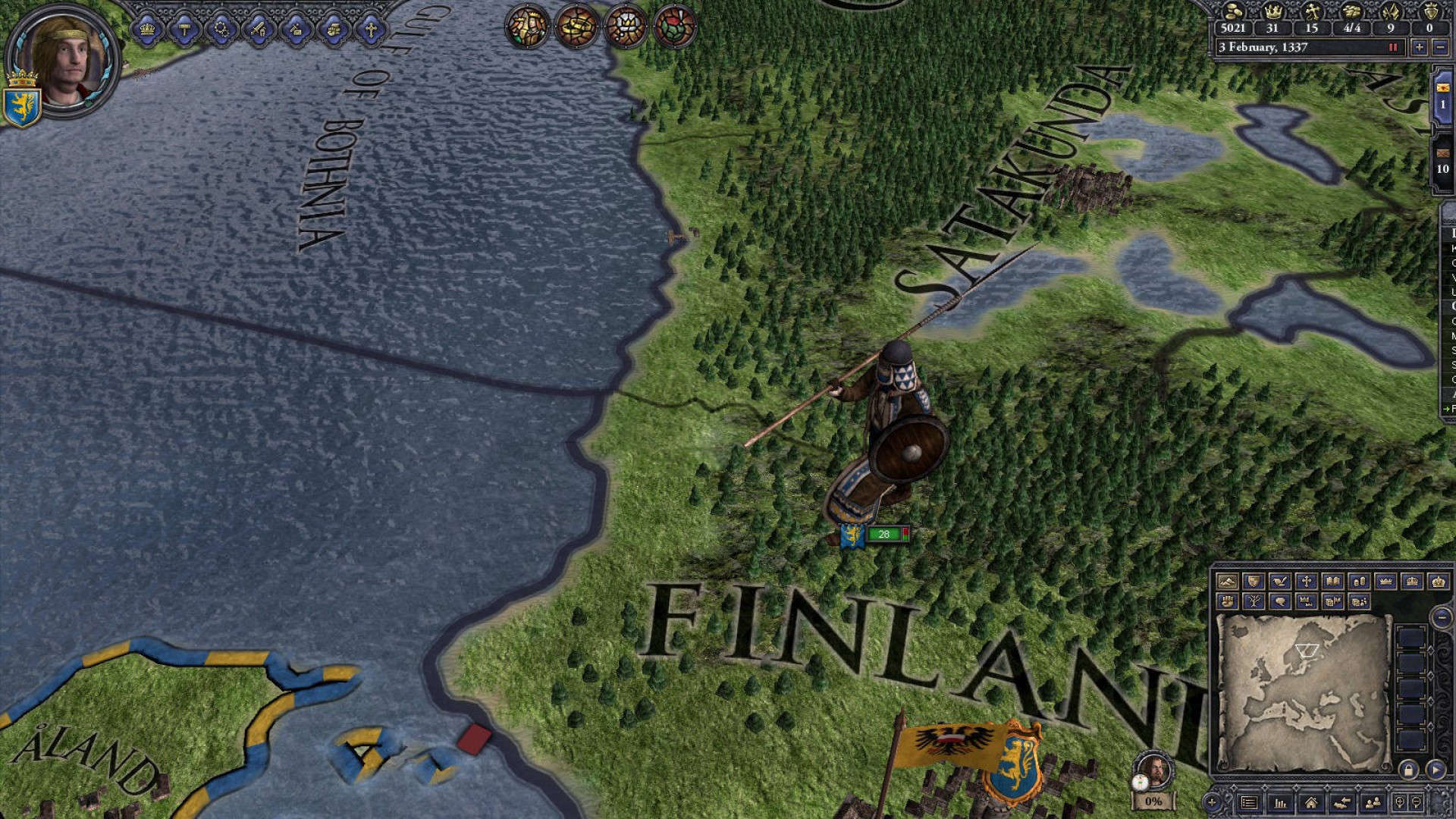Toggle pause on the date bar
This screenshot has height=819, width=1456.
click(x=1392, y=47)
